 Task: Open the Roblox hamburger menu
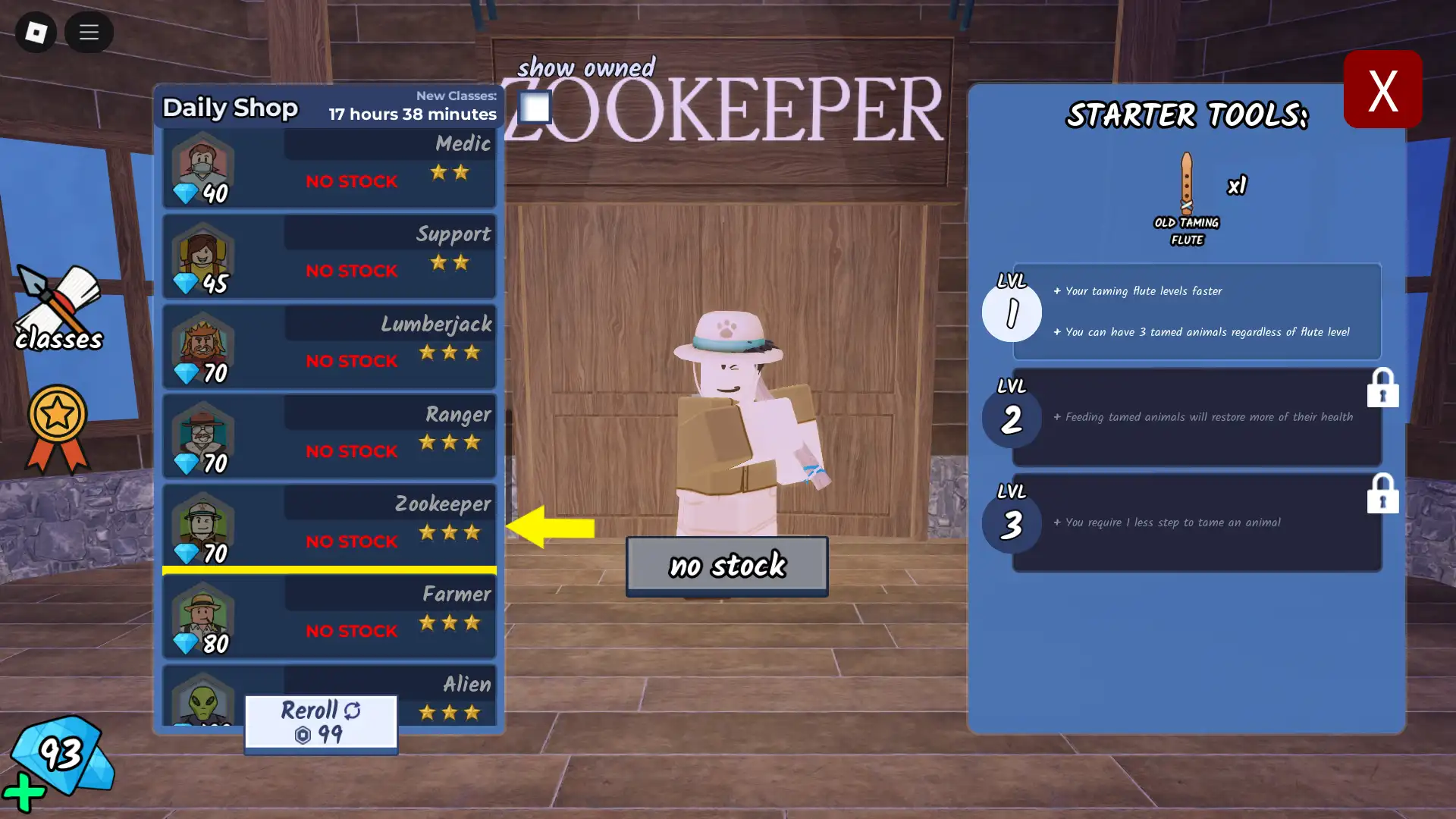(89, 32)
